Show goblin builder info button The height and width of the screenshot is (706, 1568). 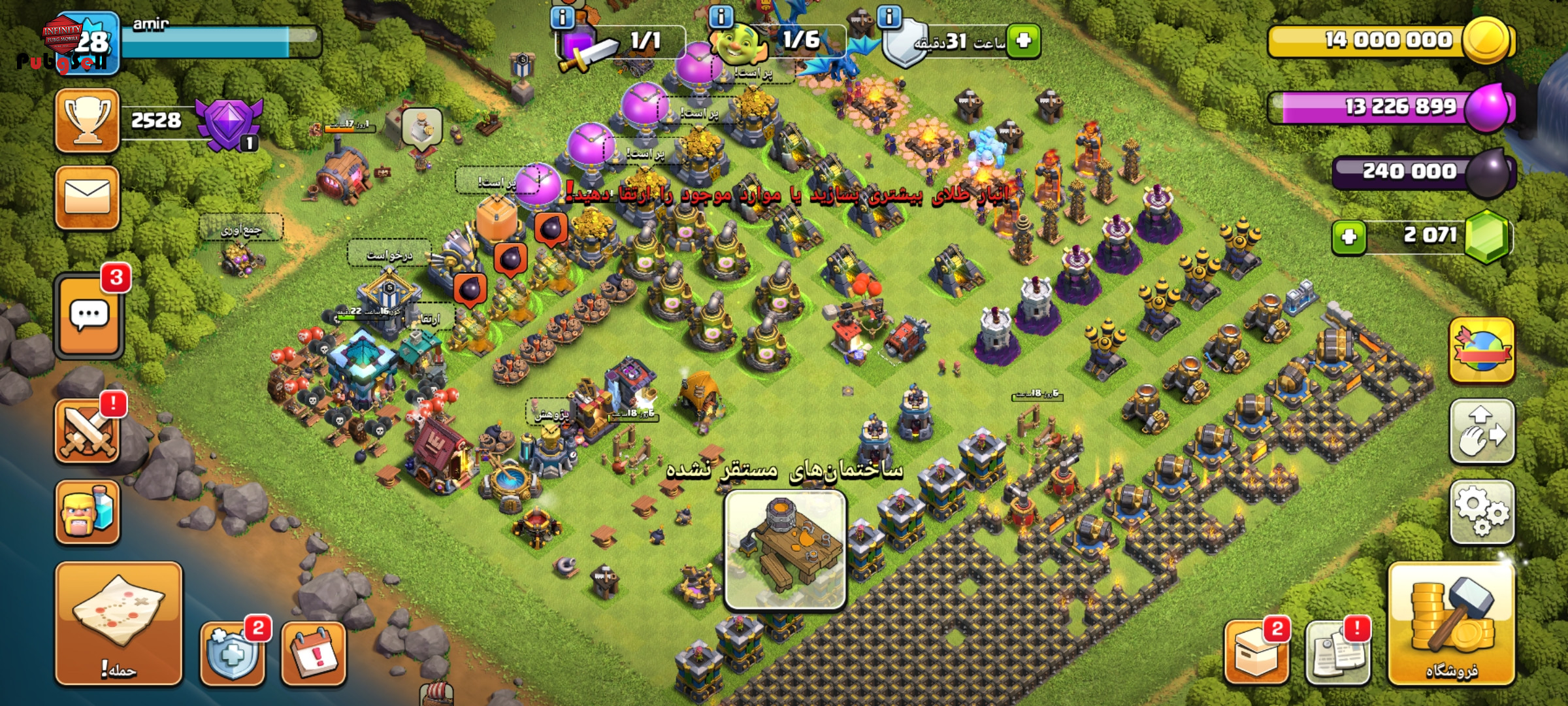[x=721, y=16]
